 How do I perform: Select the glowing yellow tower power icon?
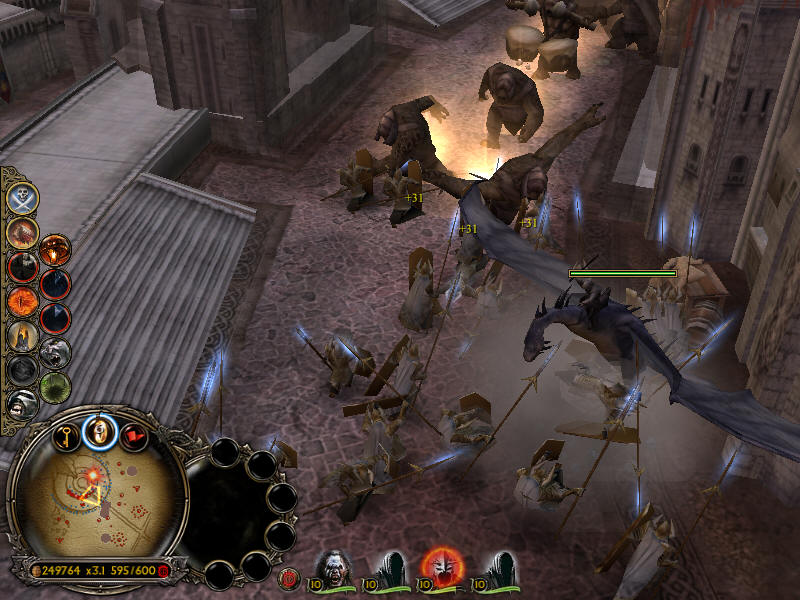tap(22, 335)
